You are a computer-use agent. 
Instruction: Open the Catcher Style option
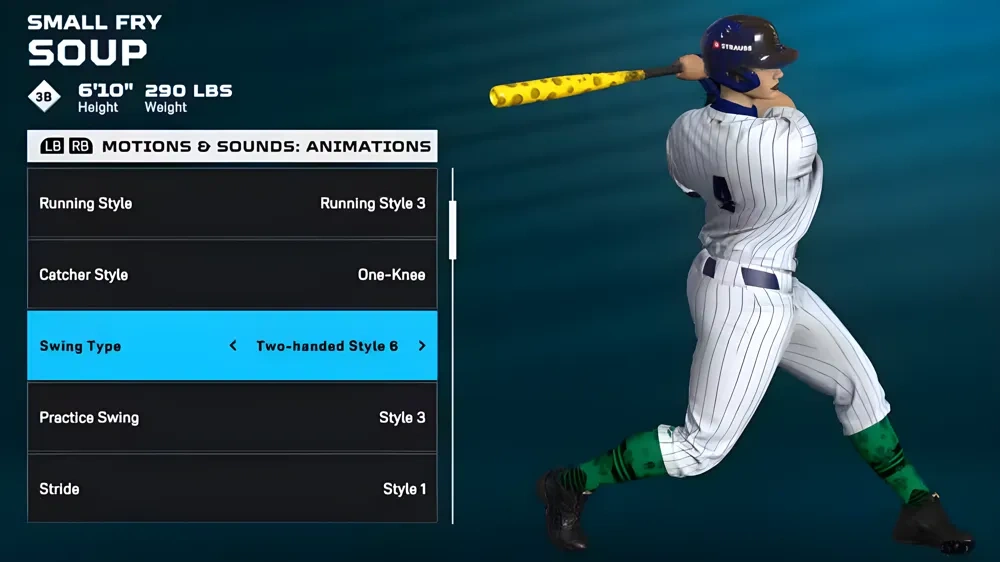pyautogui.click(x=232, y=275)
